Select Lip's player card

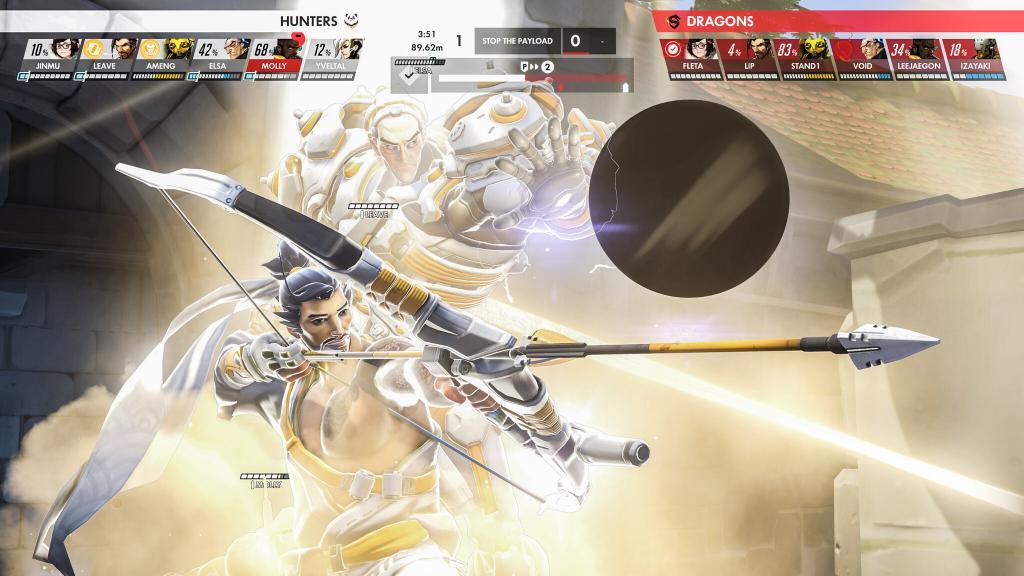click(x=748, y=54)
